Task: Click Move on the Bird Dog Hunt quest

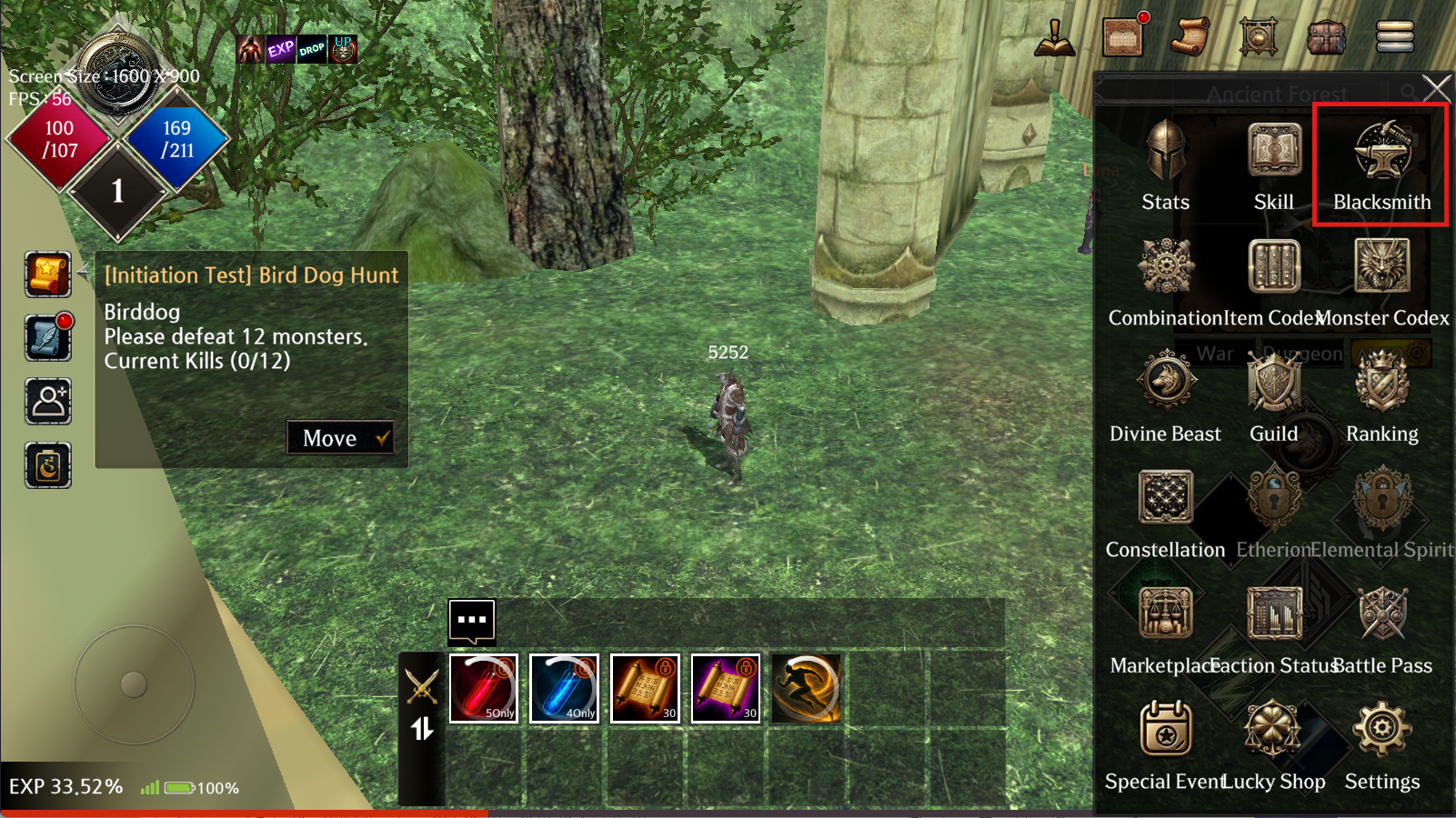Action: coord(340,438)
